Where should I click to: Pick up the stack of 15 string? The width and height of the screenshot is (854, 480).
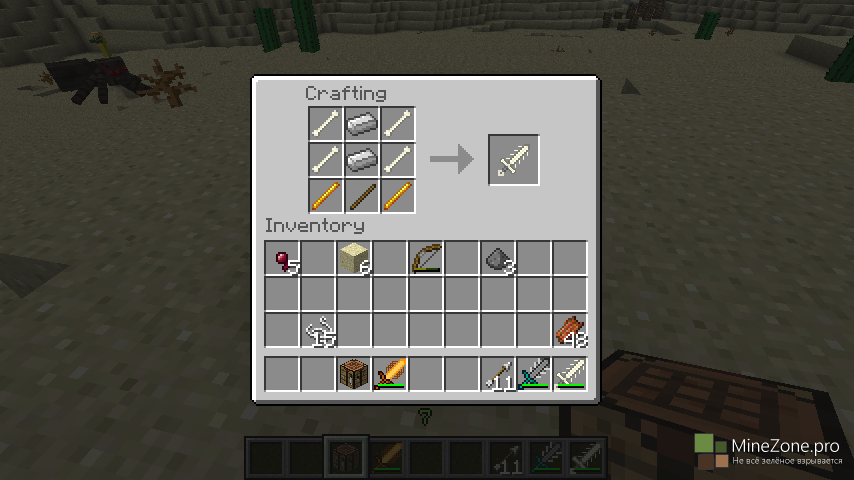click(x=319, y=330)
